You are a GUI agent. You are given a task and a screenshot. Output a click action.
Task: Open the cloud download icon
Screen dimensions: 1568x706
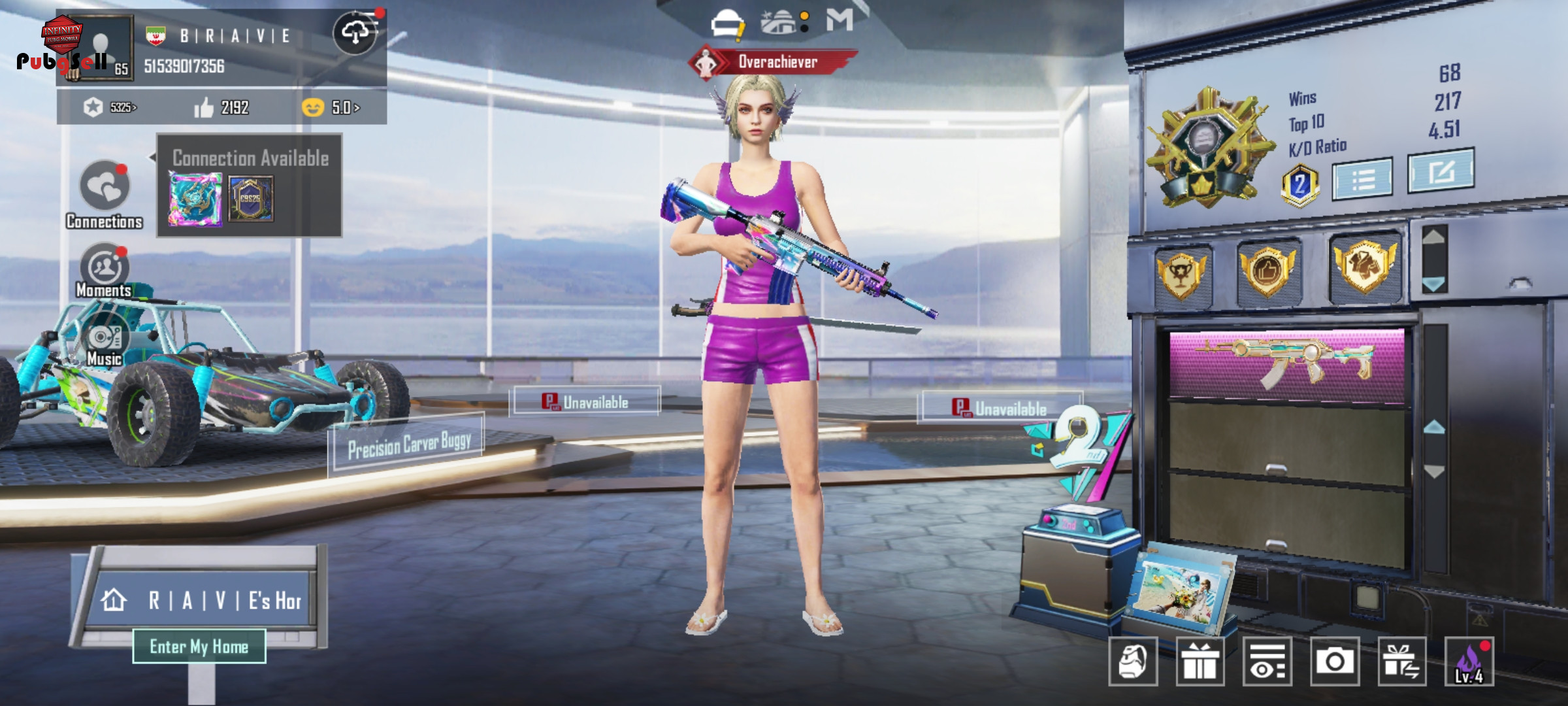click(355, 32)
